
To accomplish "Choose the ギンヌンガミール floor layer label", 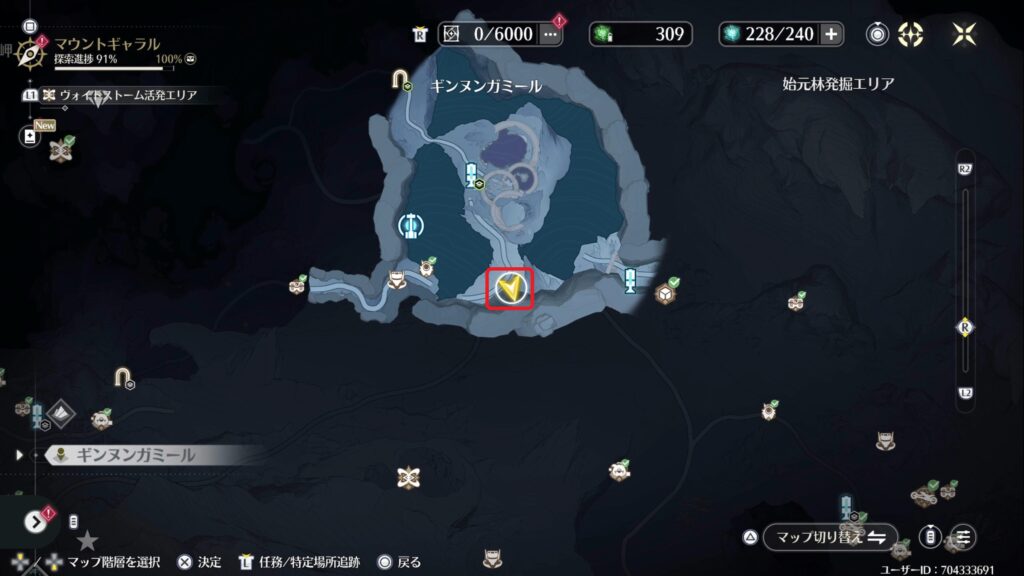I will [x=136, y=455].
